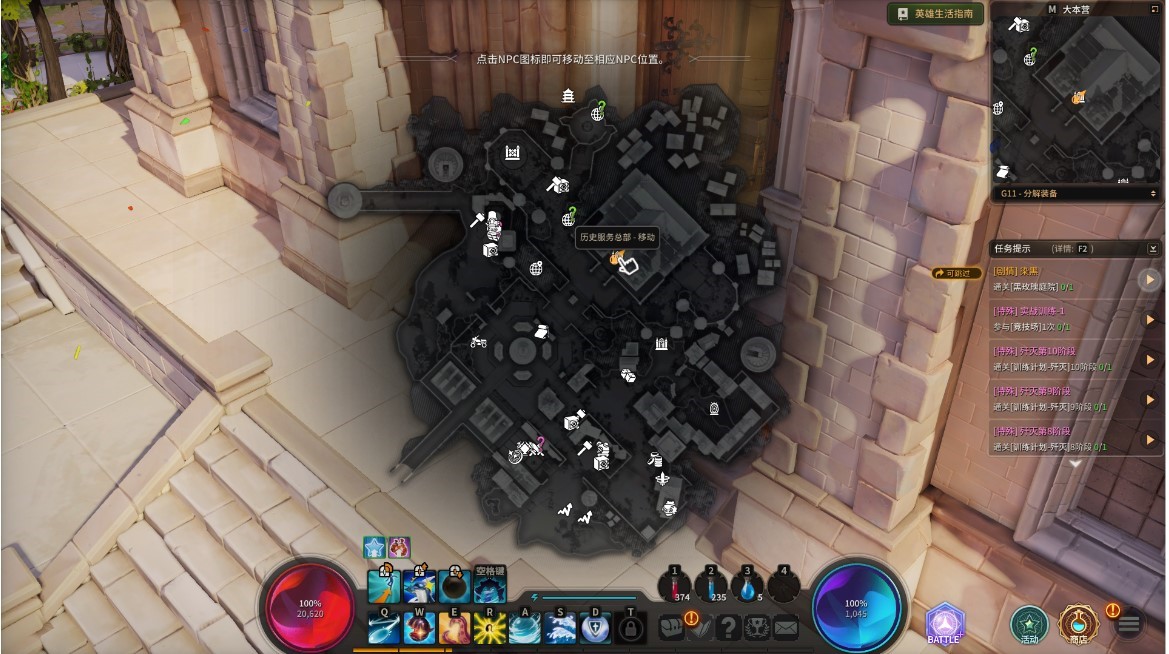Image resolution: width=1169 pixels, height=654 pixels.
Task: Open the hamburger main menu
Action: point(1129,625)
